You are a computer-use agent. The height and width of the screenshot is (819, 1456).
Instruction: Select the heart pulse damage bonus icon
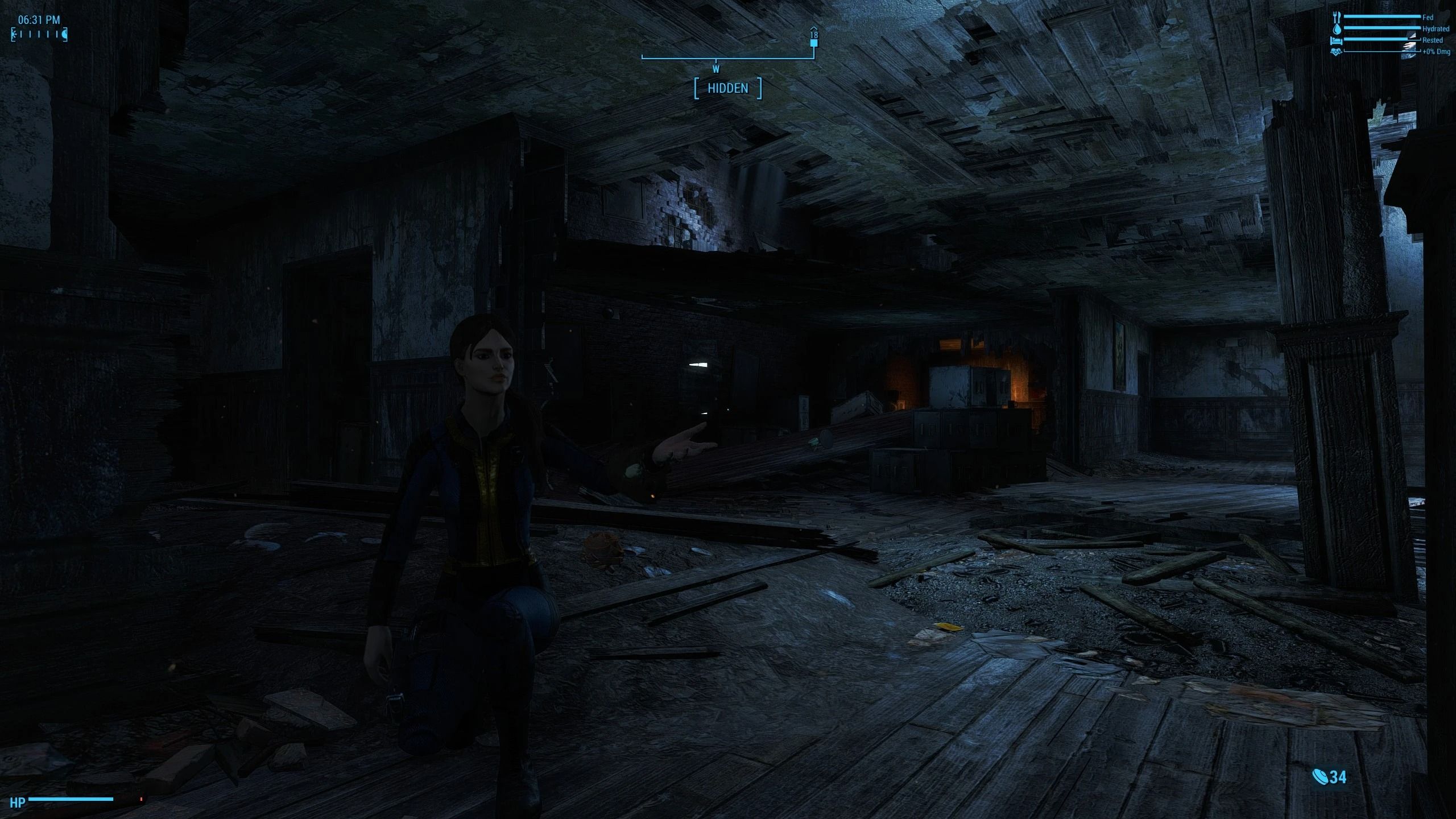(x=1335, y=52)
